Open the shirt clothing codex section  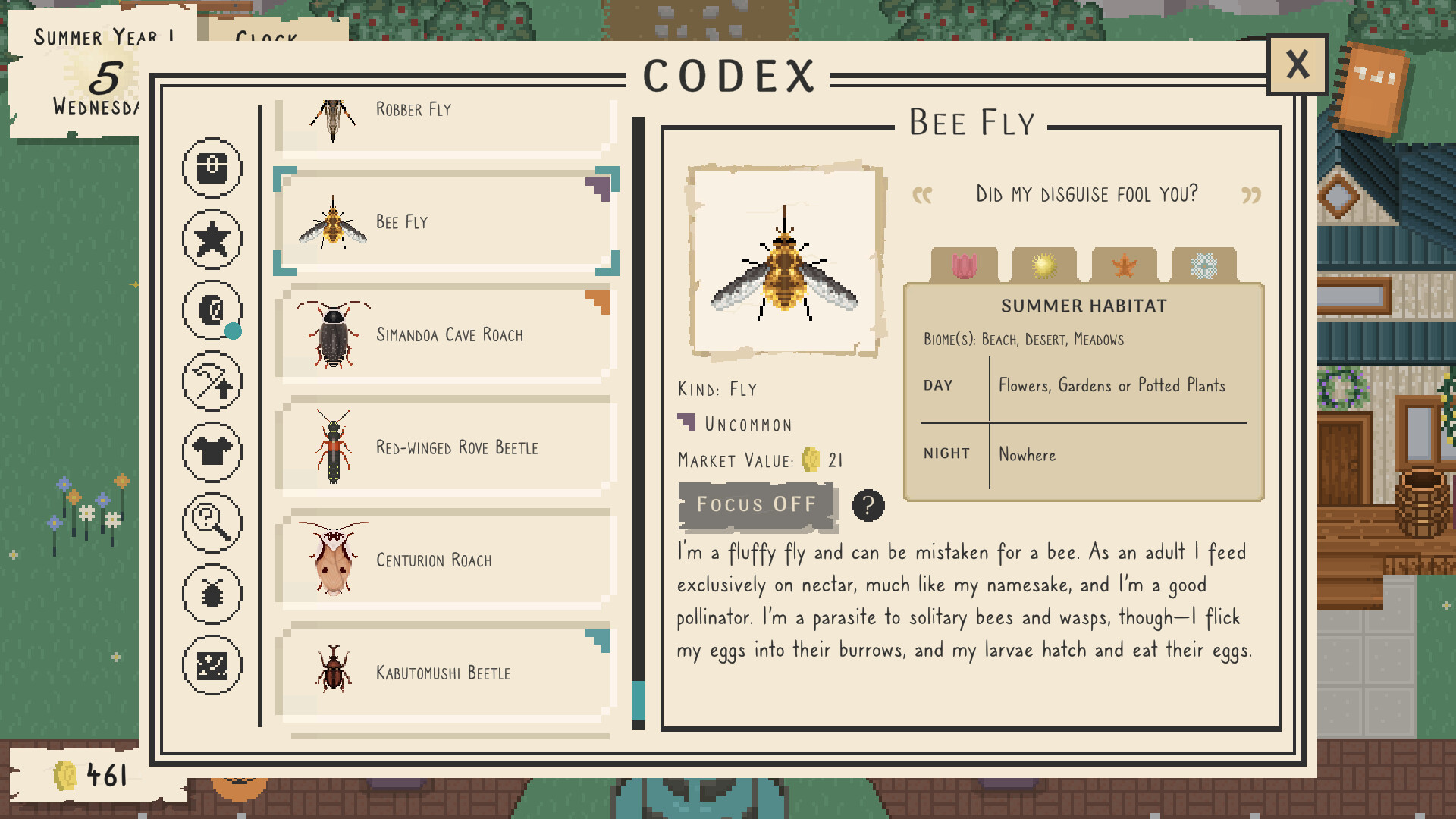[212, 451]
